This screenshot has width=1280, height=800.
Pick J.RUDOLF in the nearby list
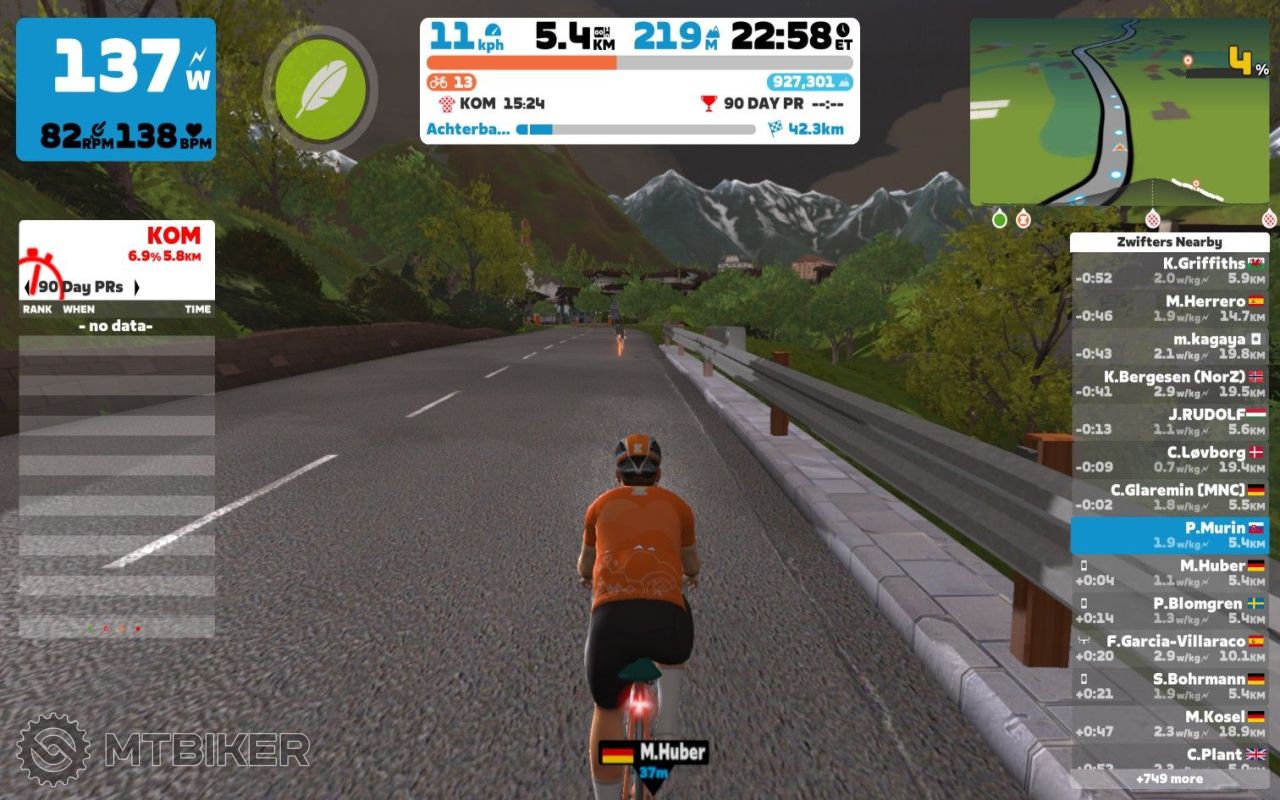coord(1169,421)
